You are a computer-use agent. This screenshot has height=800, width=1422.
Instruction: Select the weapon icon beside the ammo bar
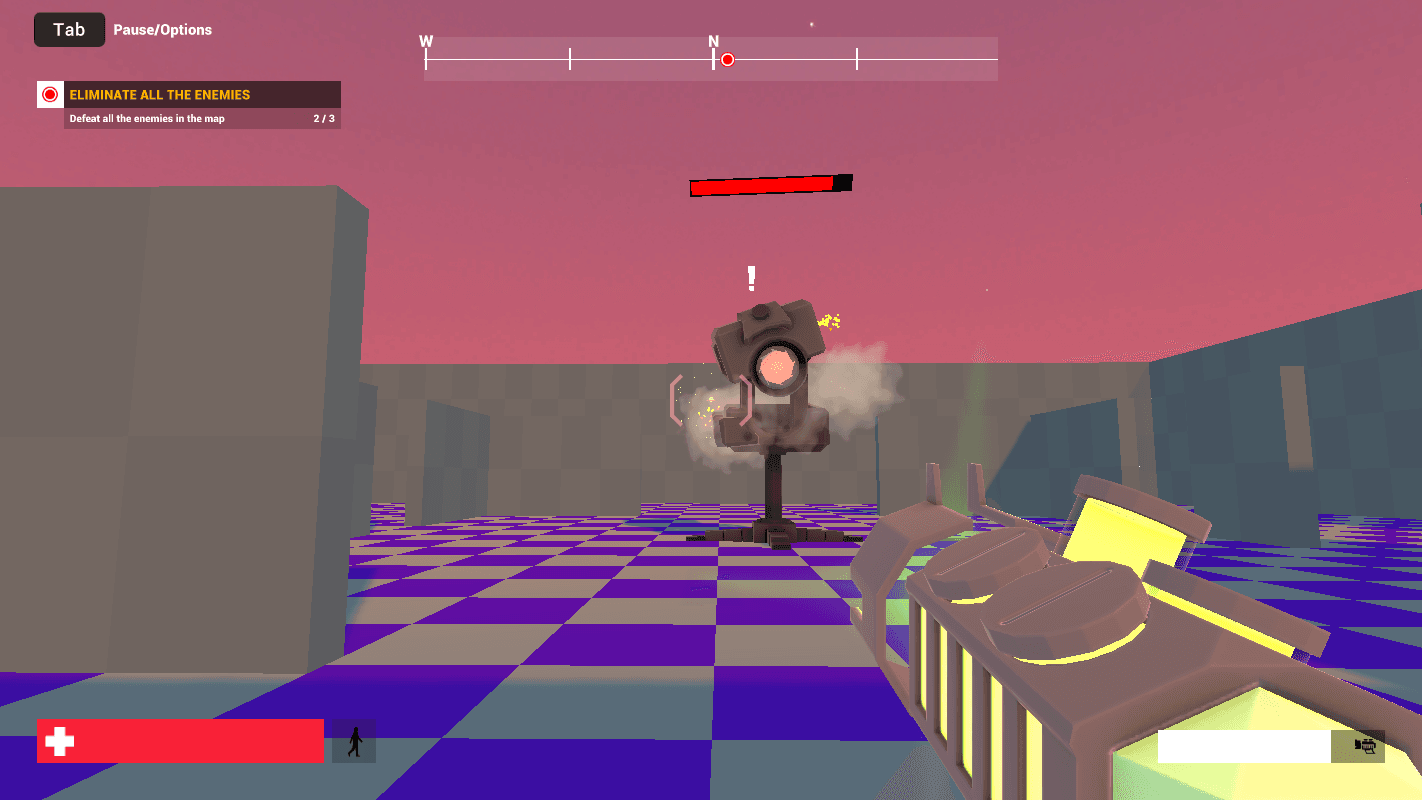click(x=1365, y=745)
